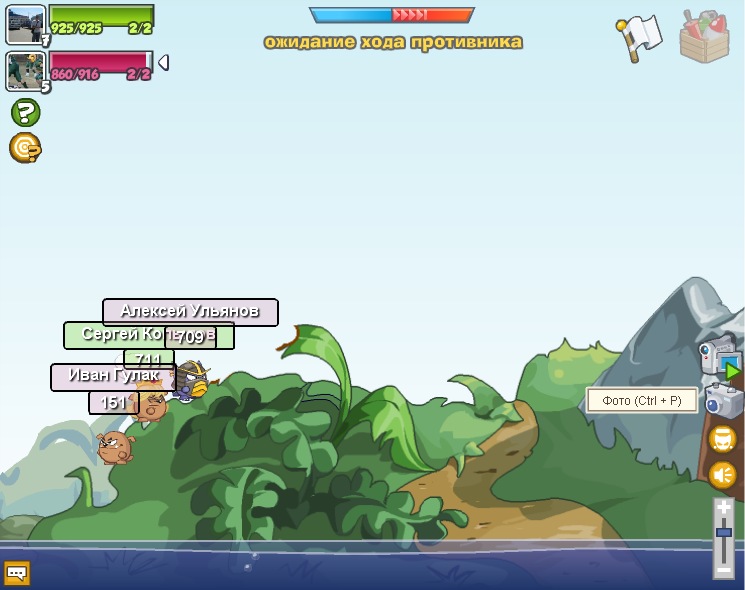Click the white surrender flag

pyautogui.click(x=640, y=36)
